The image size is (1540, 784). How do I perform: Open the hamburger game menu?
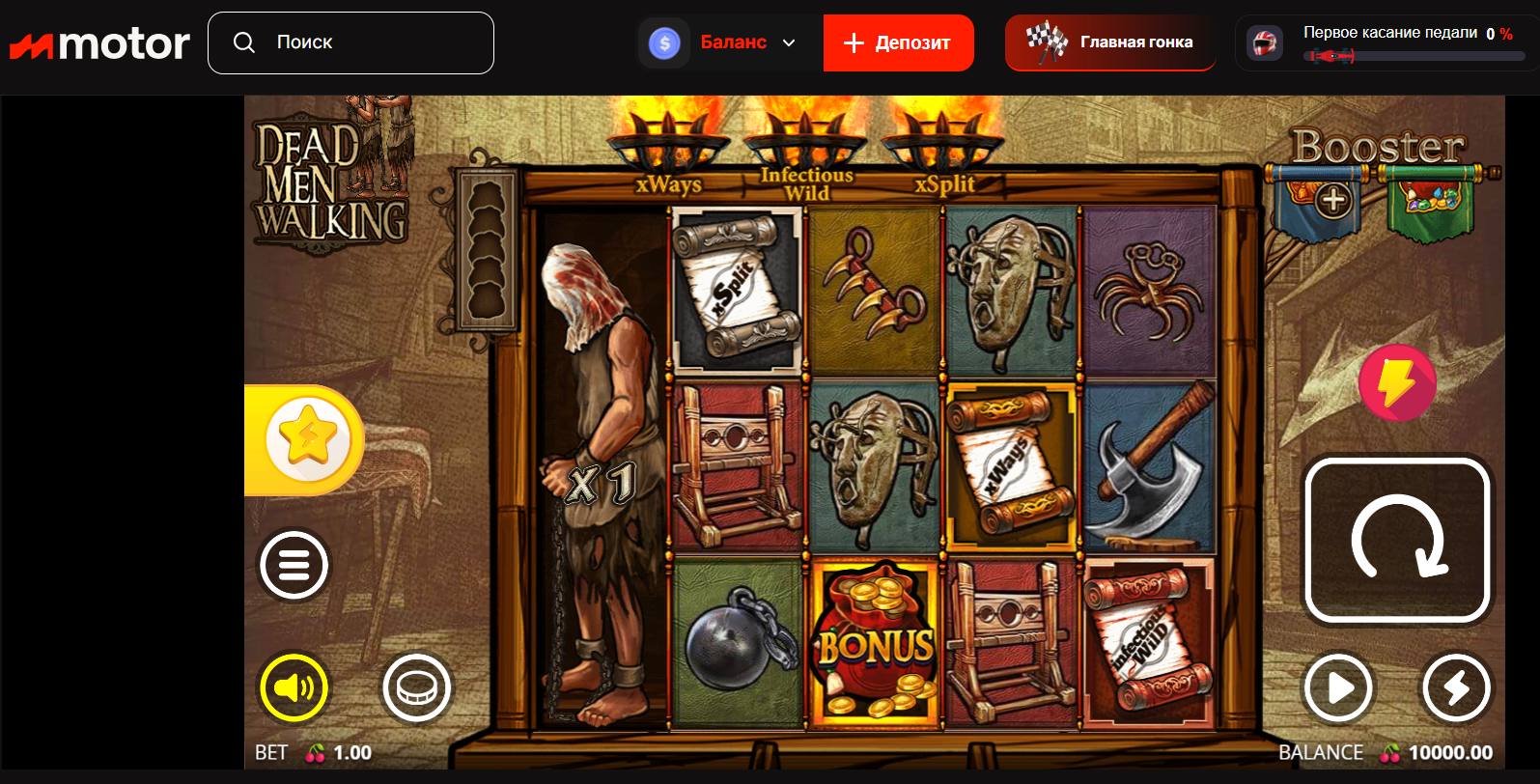[x=294, y=565]
